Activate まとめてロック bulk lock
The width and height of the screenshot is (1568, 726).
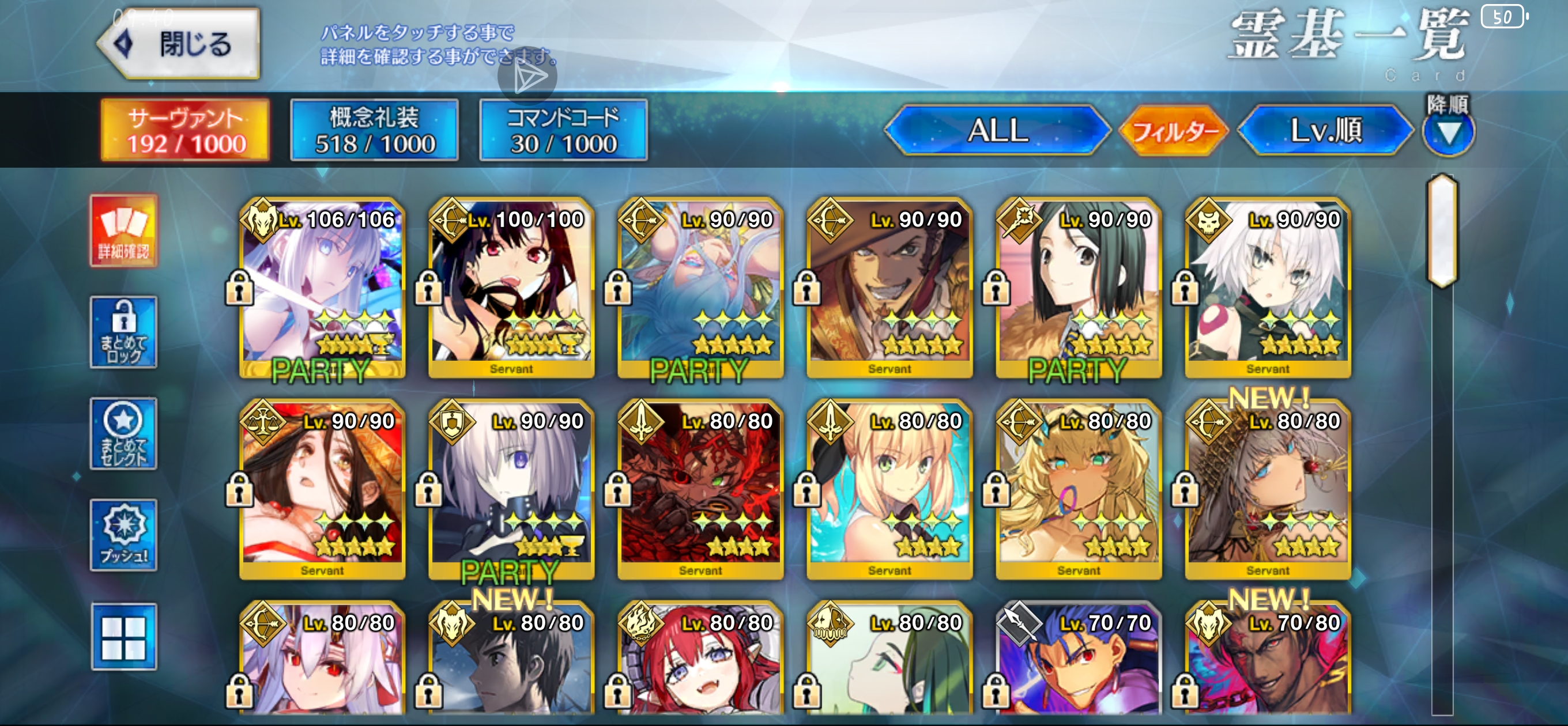click(123, 332)
